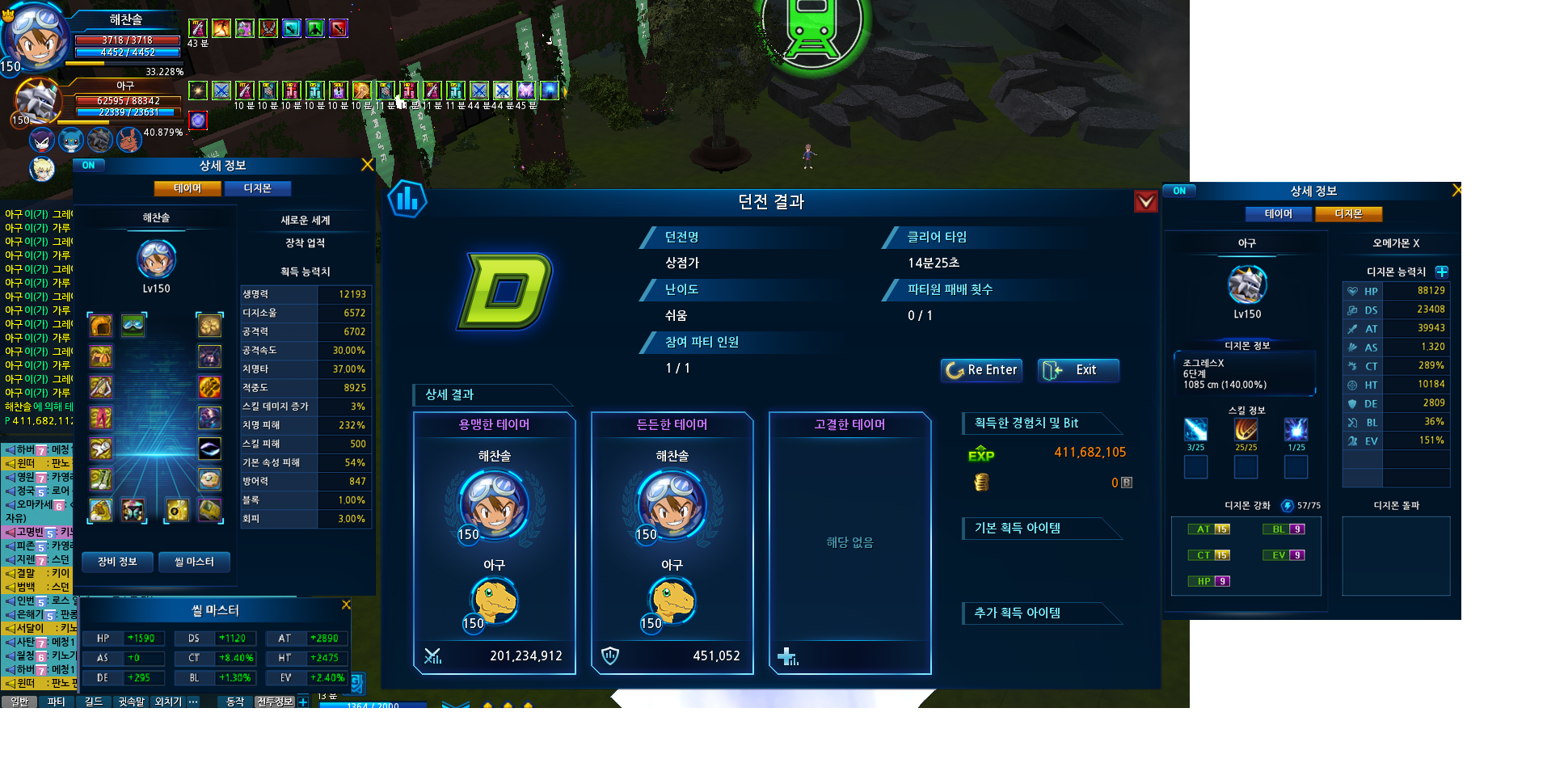Switch to the 일반 chat tab
The image size is (1547, 784).
pos(19,702)
